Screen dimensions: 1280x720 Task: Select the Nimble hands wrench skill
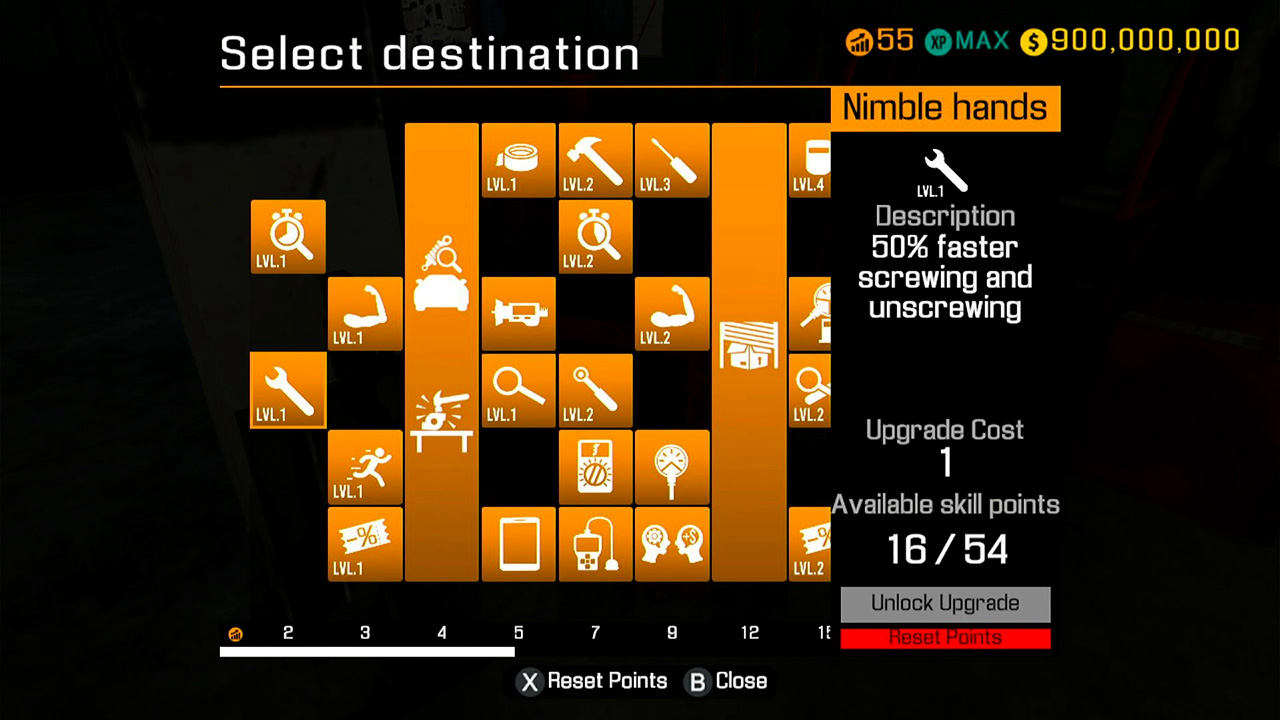point(288,390)
